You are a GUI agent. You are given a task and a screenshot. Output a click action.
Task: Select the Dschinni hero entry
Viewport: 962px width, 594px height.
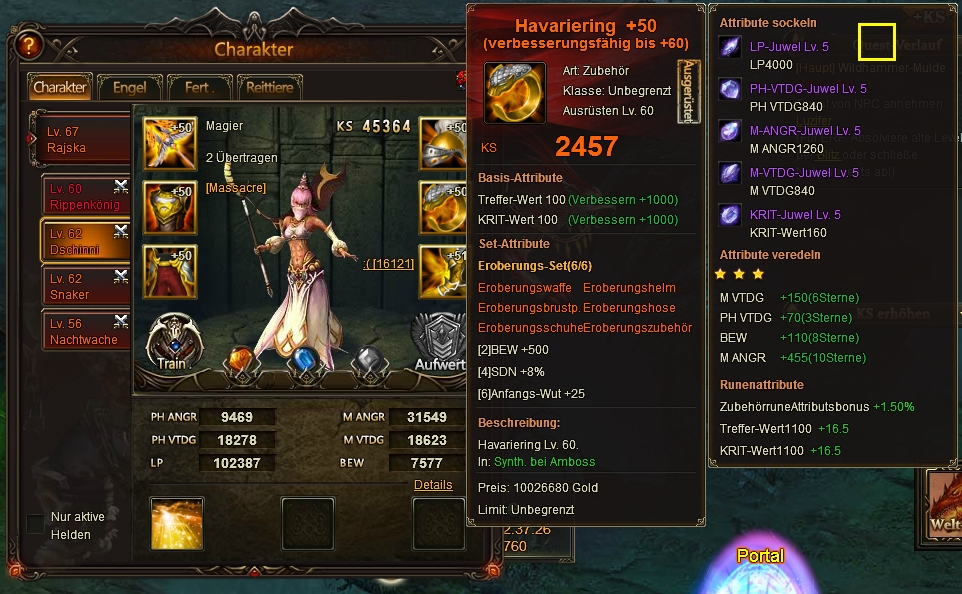coord(86,241)
